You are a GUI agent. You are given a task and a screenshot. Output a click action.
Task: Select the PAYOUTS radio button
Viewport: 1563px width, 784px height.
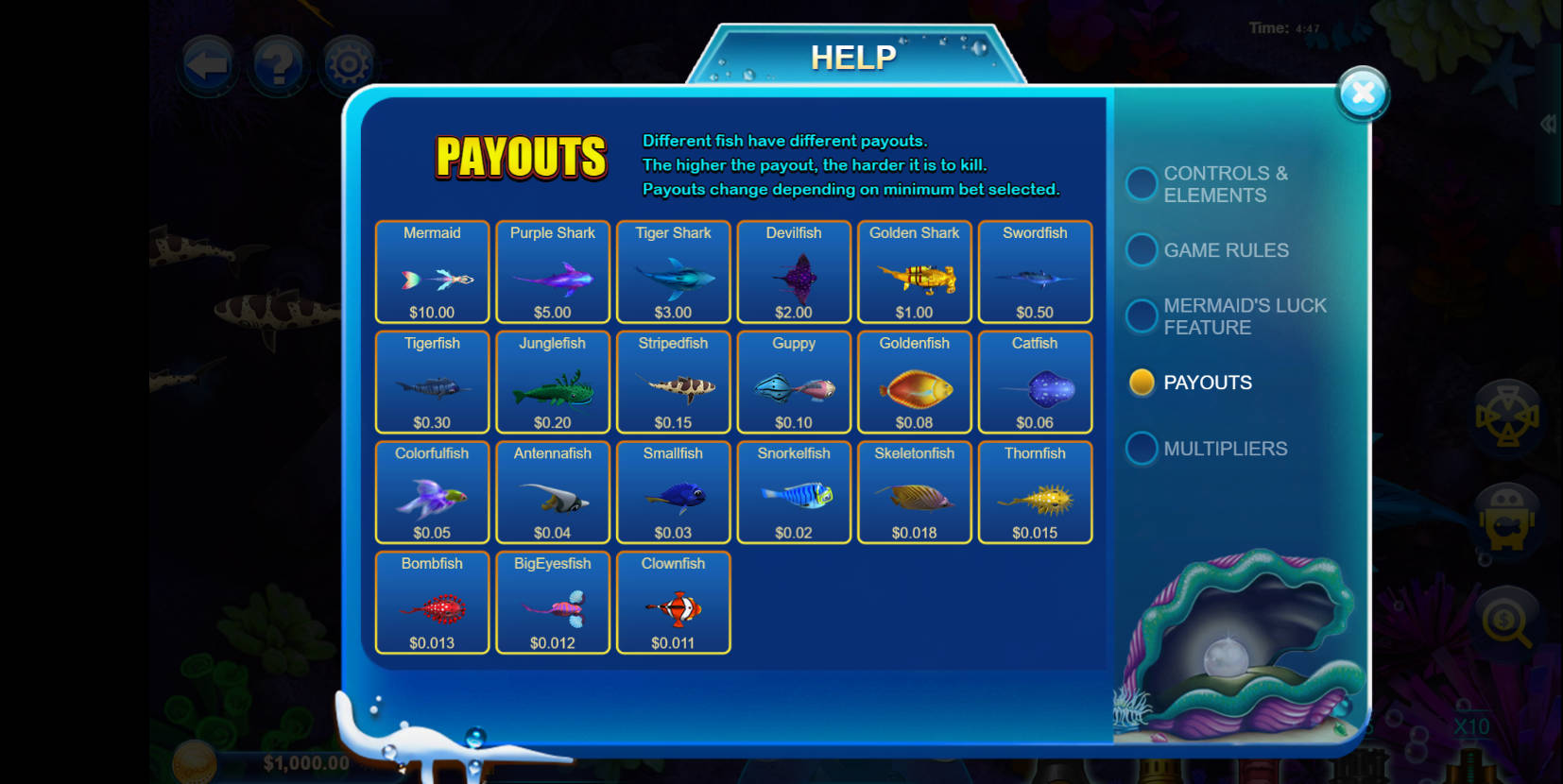(1142, 382)
